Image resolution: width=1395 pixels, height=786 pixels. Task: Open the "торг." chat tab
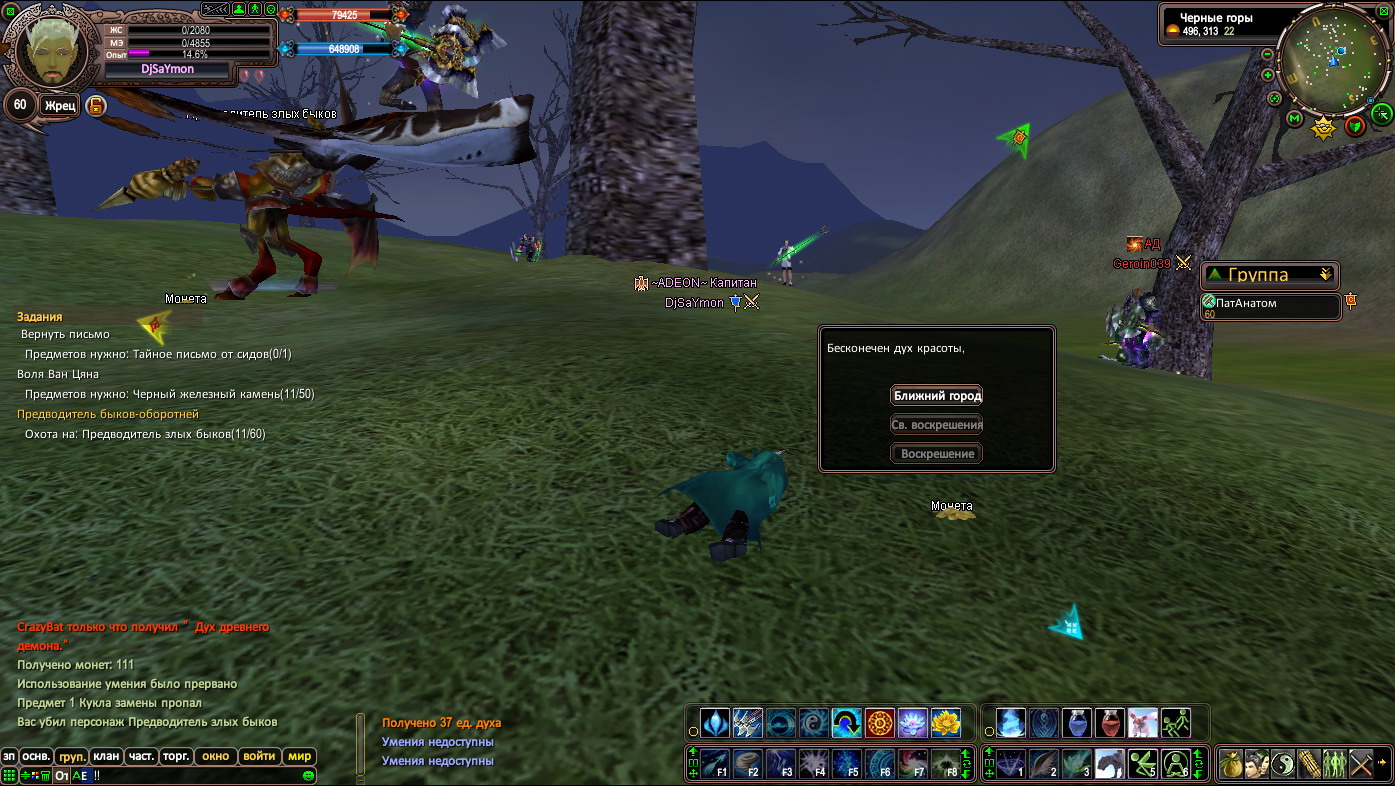click(x=176, y=756)
